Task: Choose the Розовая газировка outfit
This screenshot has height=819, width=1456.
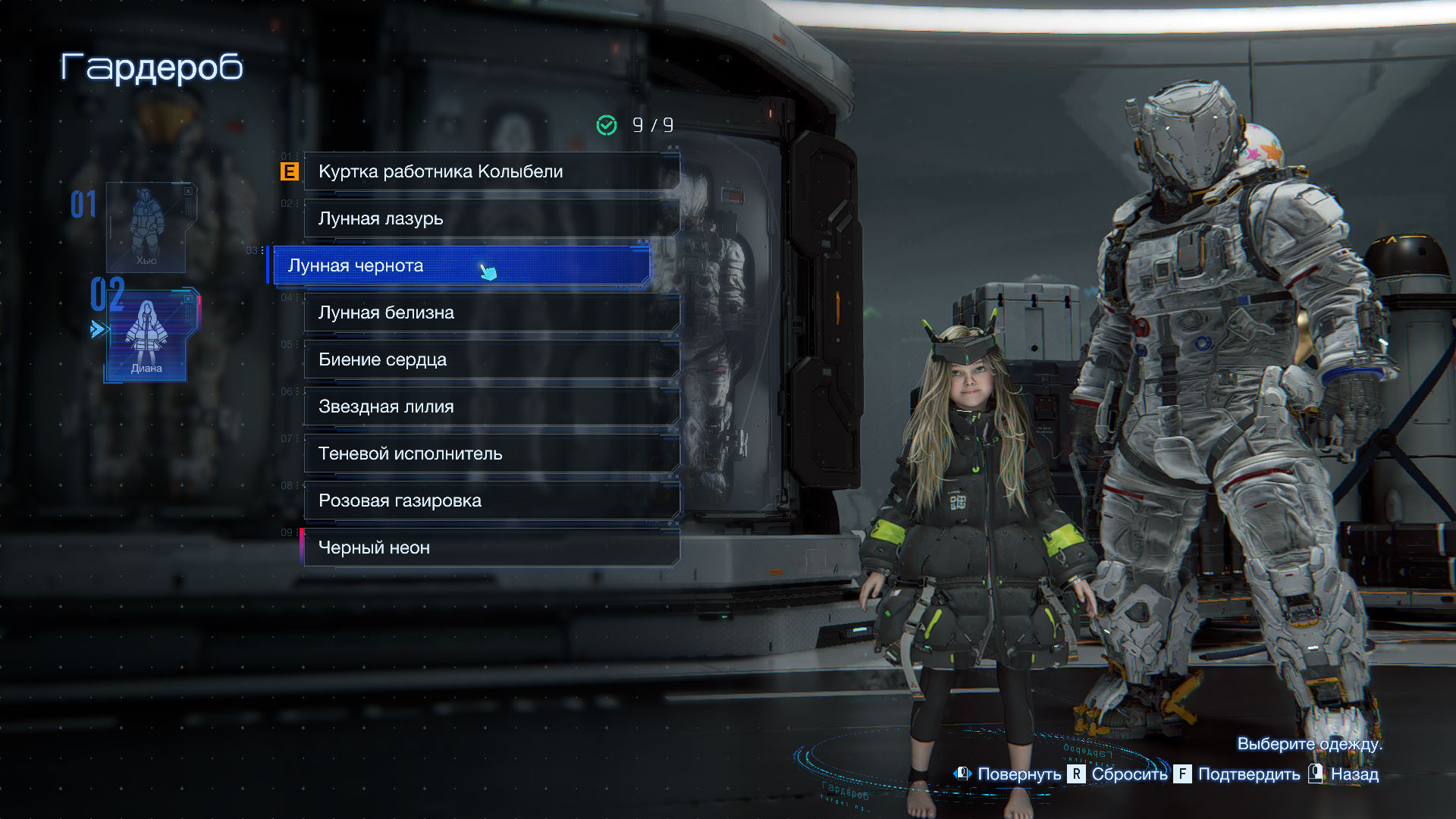Action: click(491, 500)
